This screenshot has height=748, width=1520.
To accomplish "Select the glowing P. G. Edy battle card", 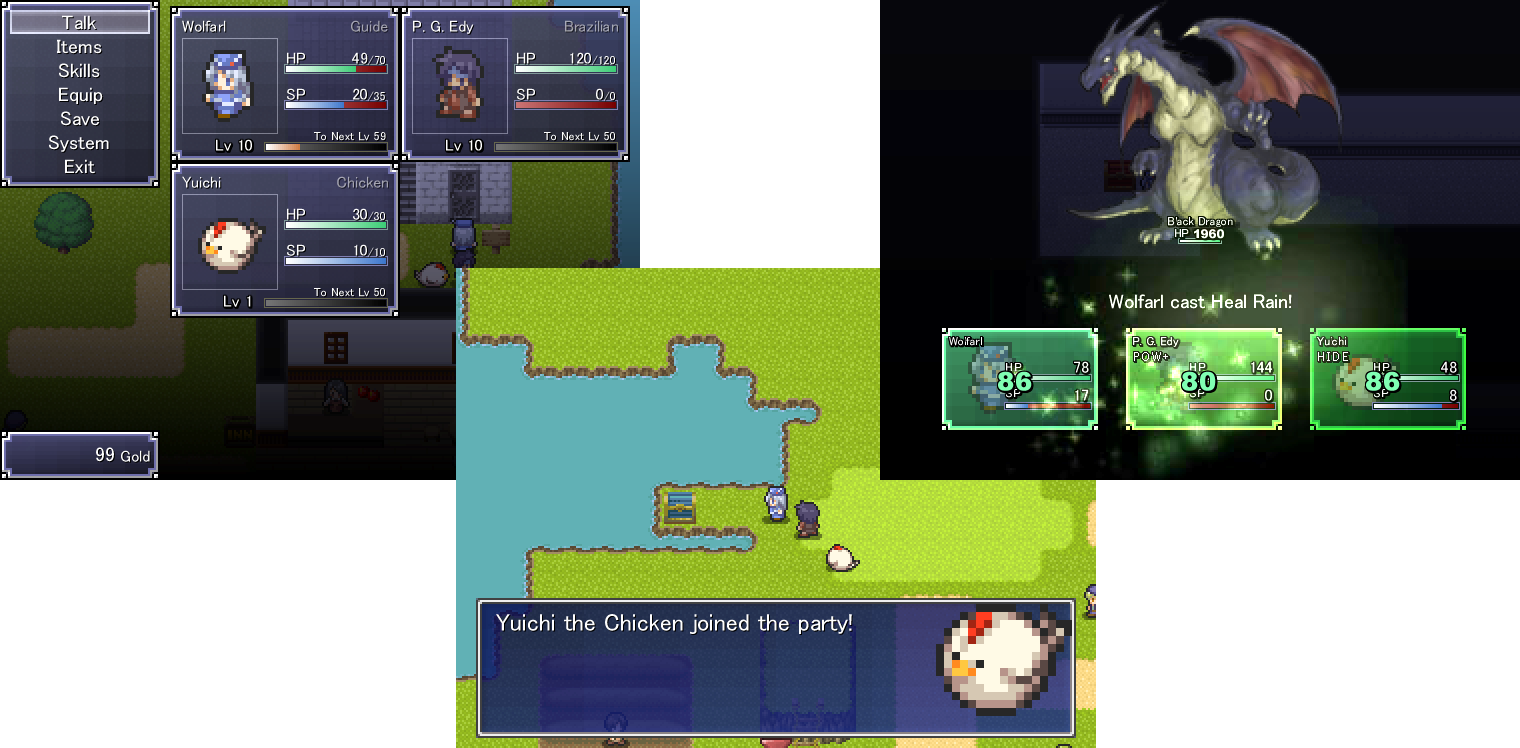I will 1203,376.
